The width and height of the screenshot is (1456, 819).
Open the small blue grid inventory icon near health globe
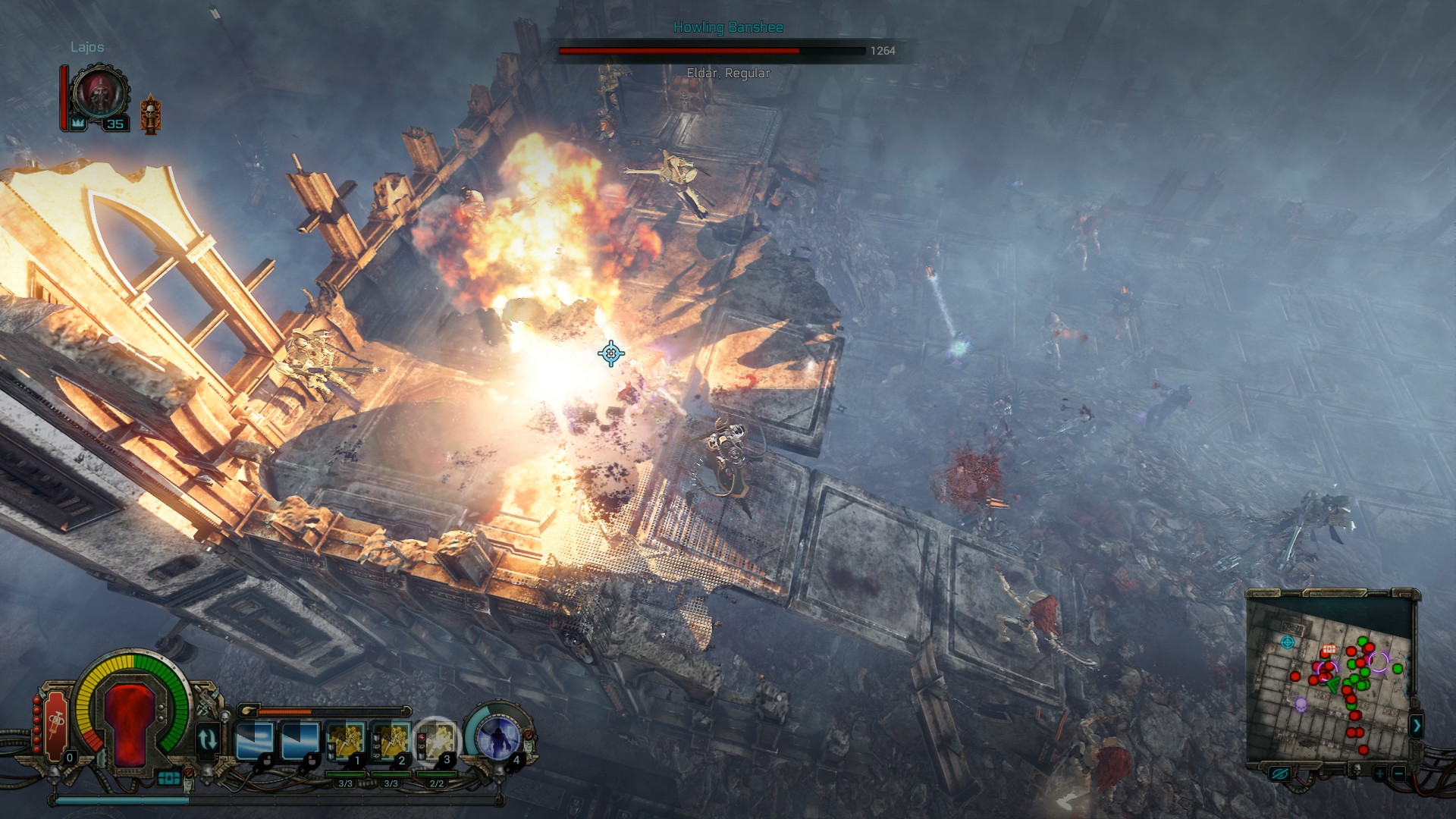pyautogui.click(x=170, y=779)
